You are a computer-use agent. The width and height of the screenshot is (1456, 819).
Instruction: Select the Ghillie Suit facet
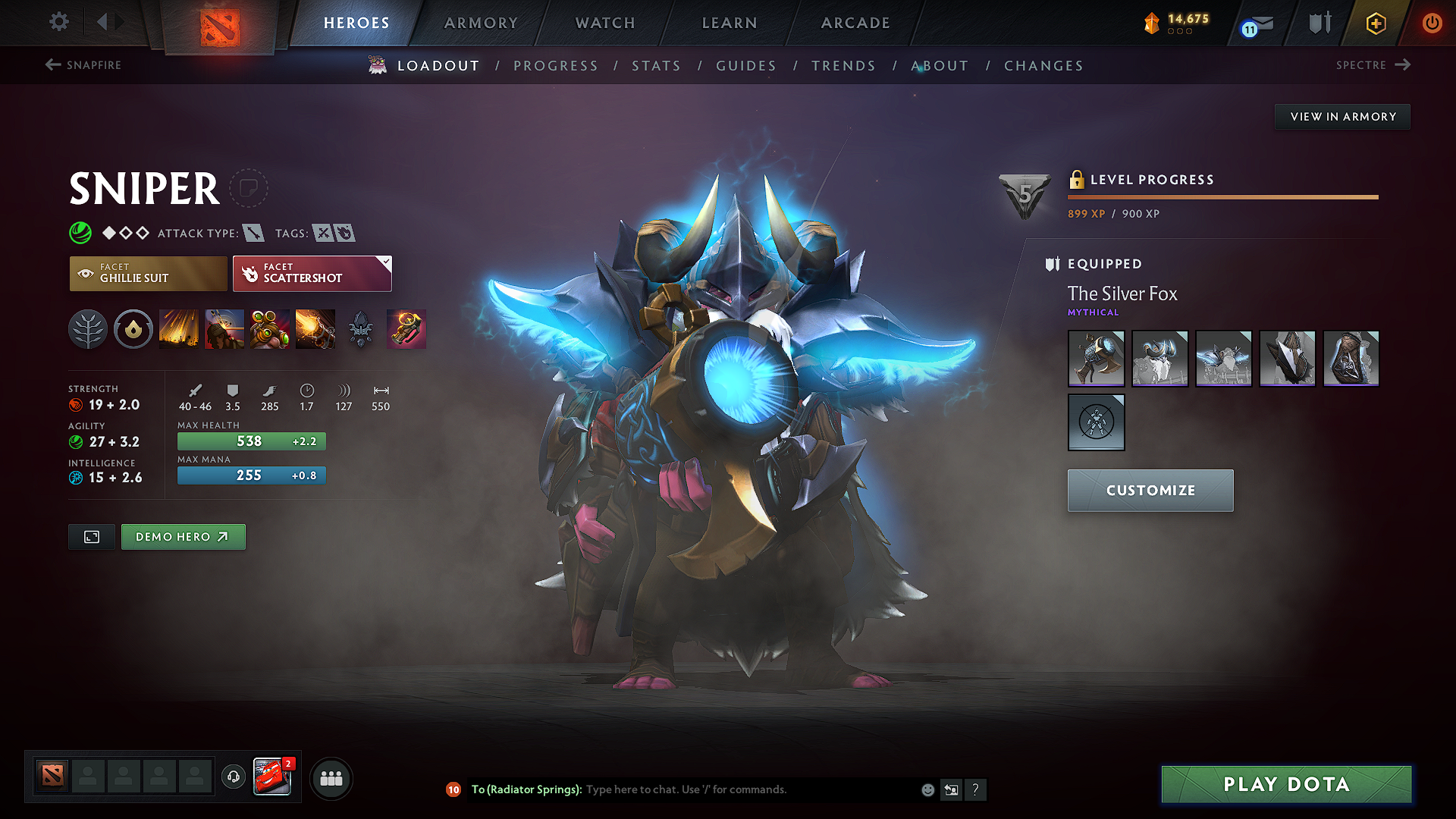pyautogui.click(x=148, y=273)
